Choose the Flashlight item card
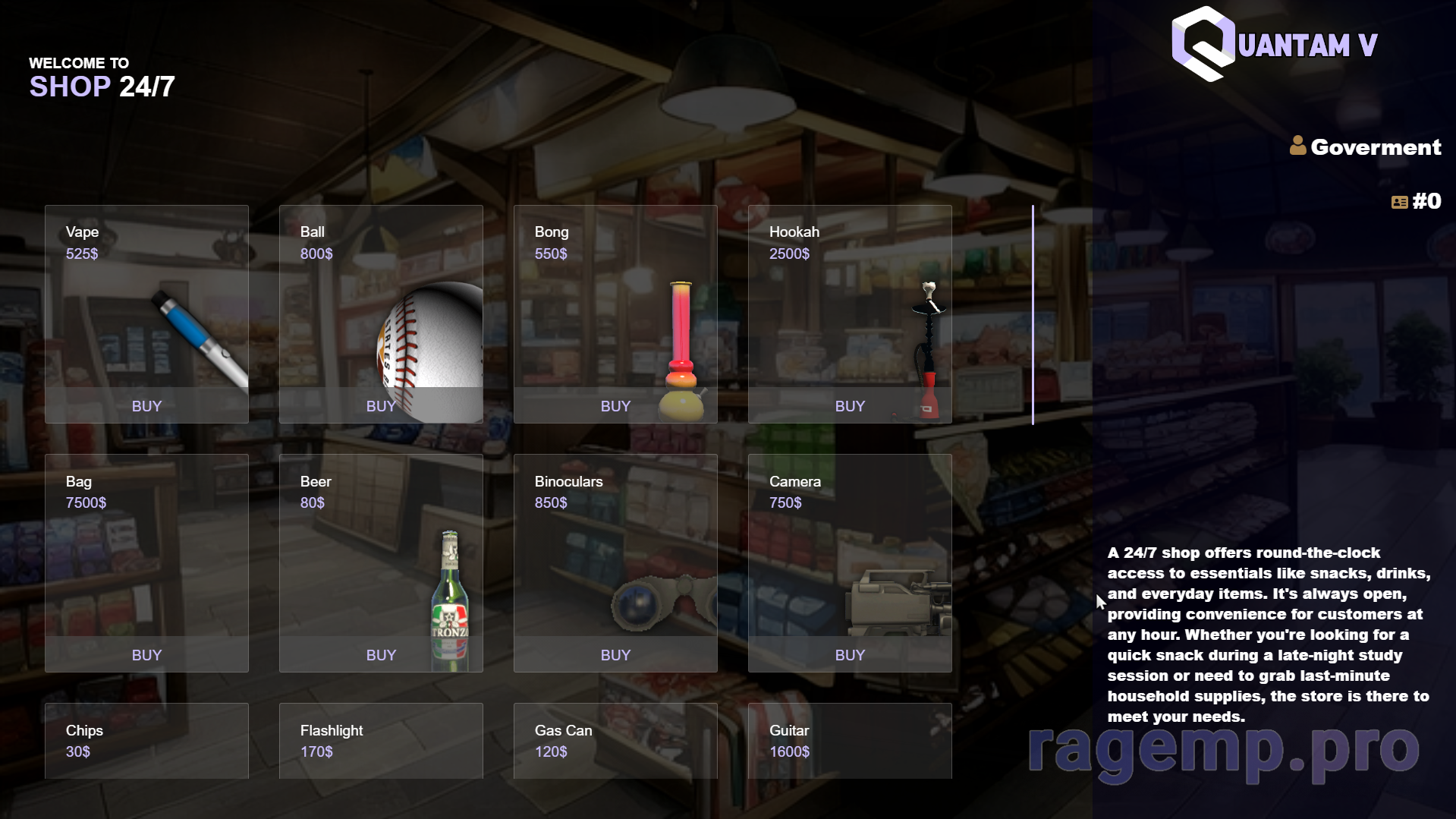Image resolution: width=1456 pixels, height=819 pixels. (381, 741)
